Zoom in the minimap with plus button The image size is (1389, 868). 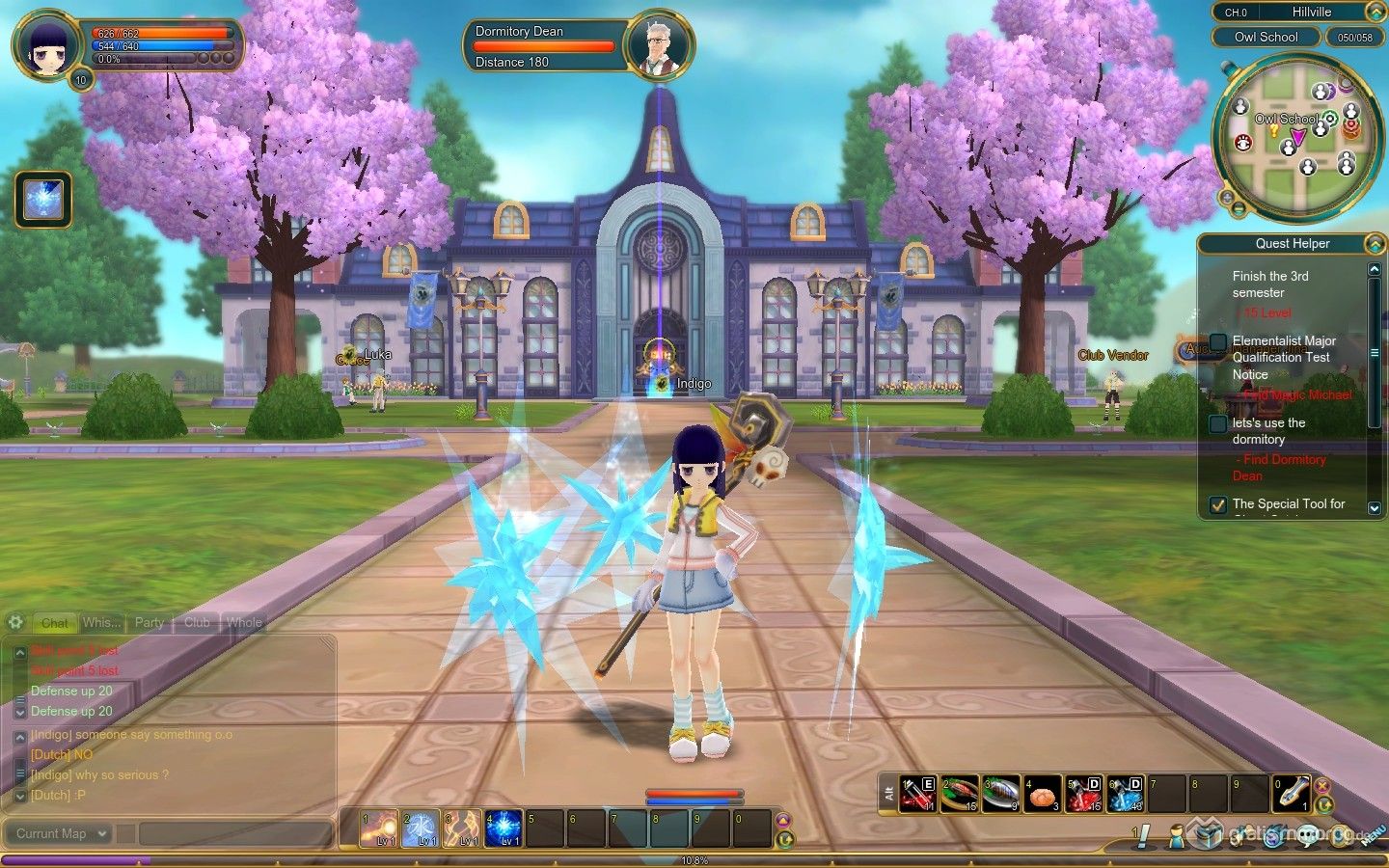click(1226, 197)
